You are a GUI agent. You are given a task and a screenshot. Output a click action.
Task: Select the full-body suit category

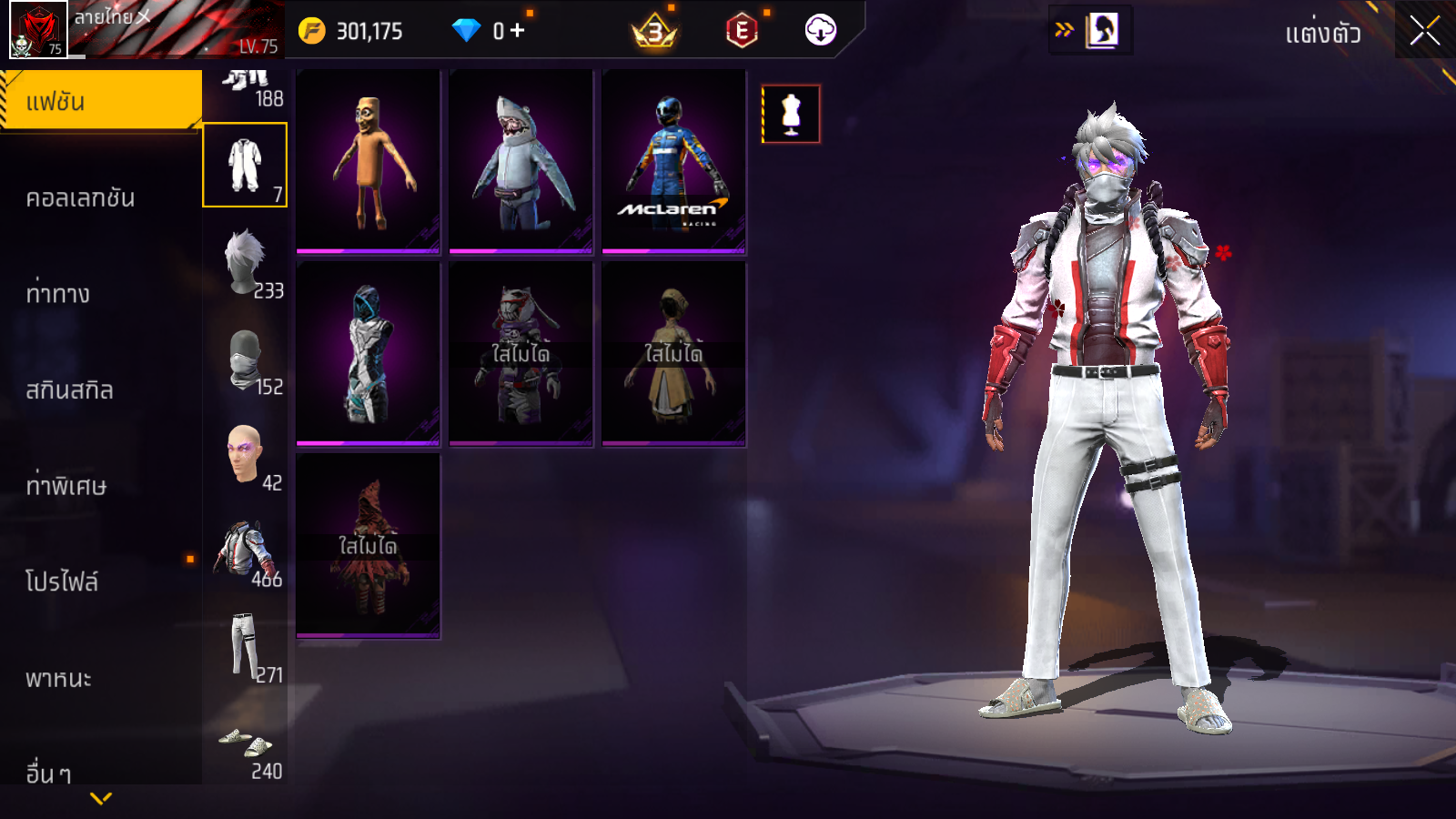[245, 166]
